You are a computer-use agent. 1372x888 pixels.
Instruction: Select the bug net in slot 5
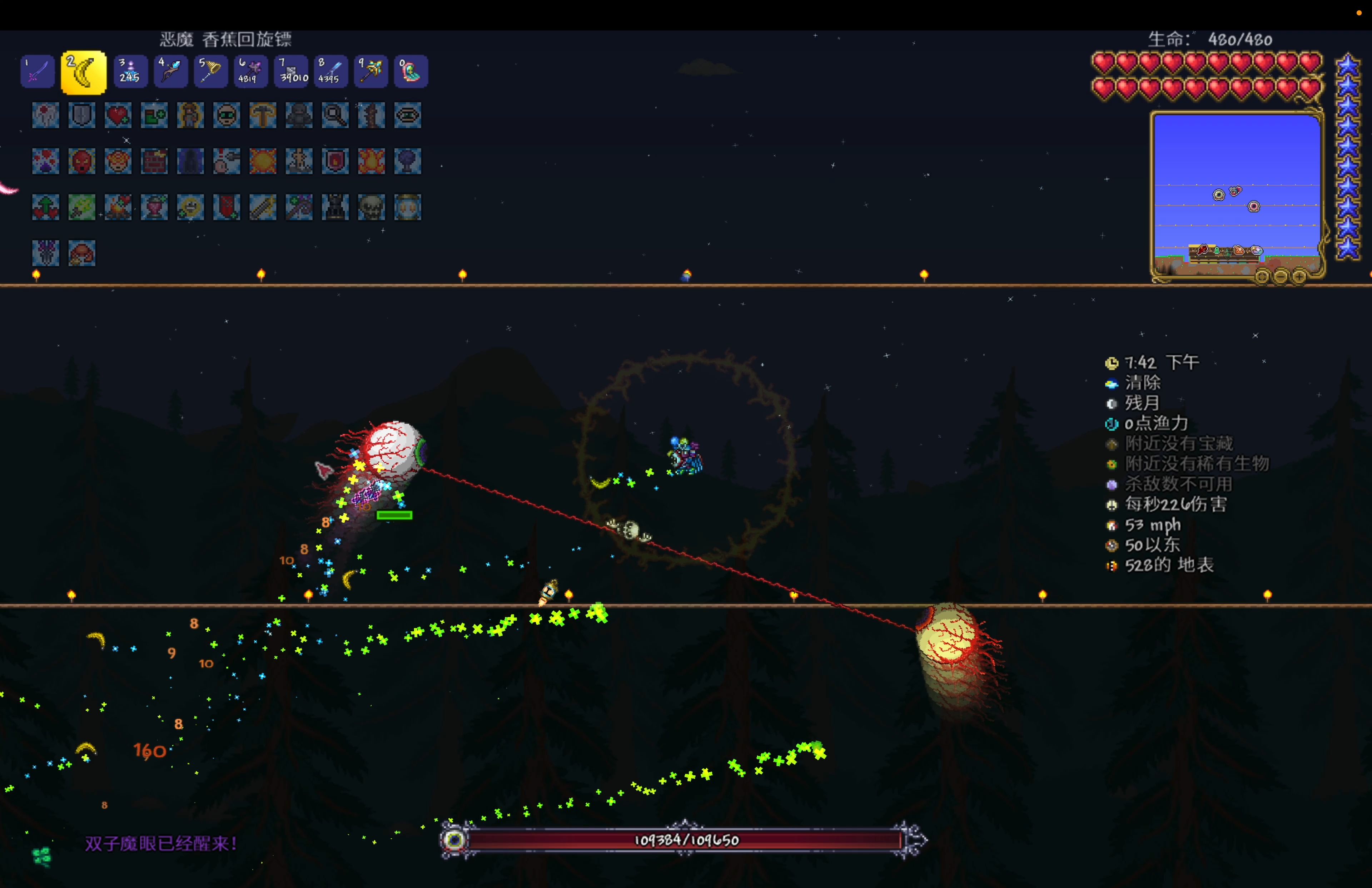tap(210, 71)
